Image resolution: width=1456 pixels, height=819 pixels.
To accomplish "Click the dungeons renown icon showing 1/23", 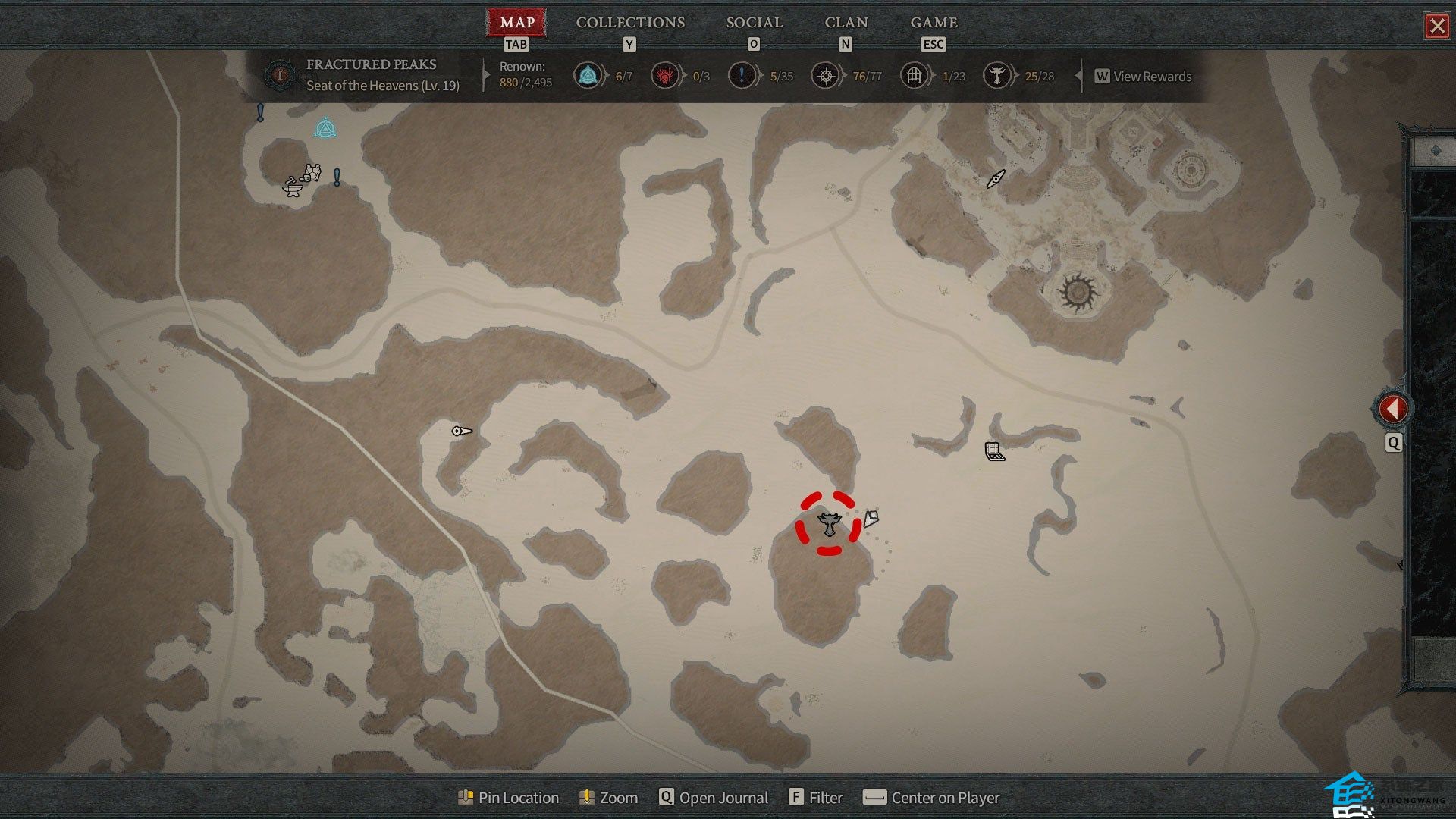I will coord(915,76).
